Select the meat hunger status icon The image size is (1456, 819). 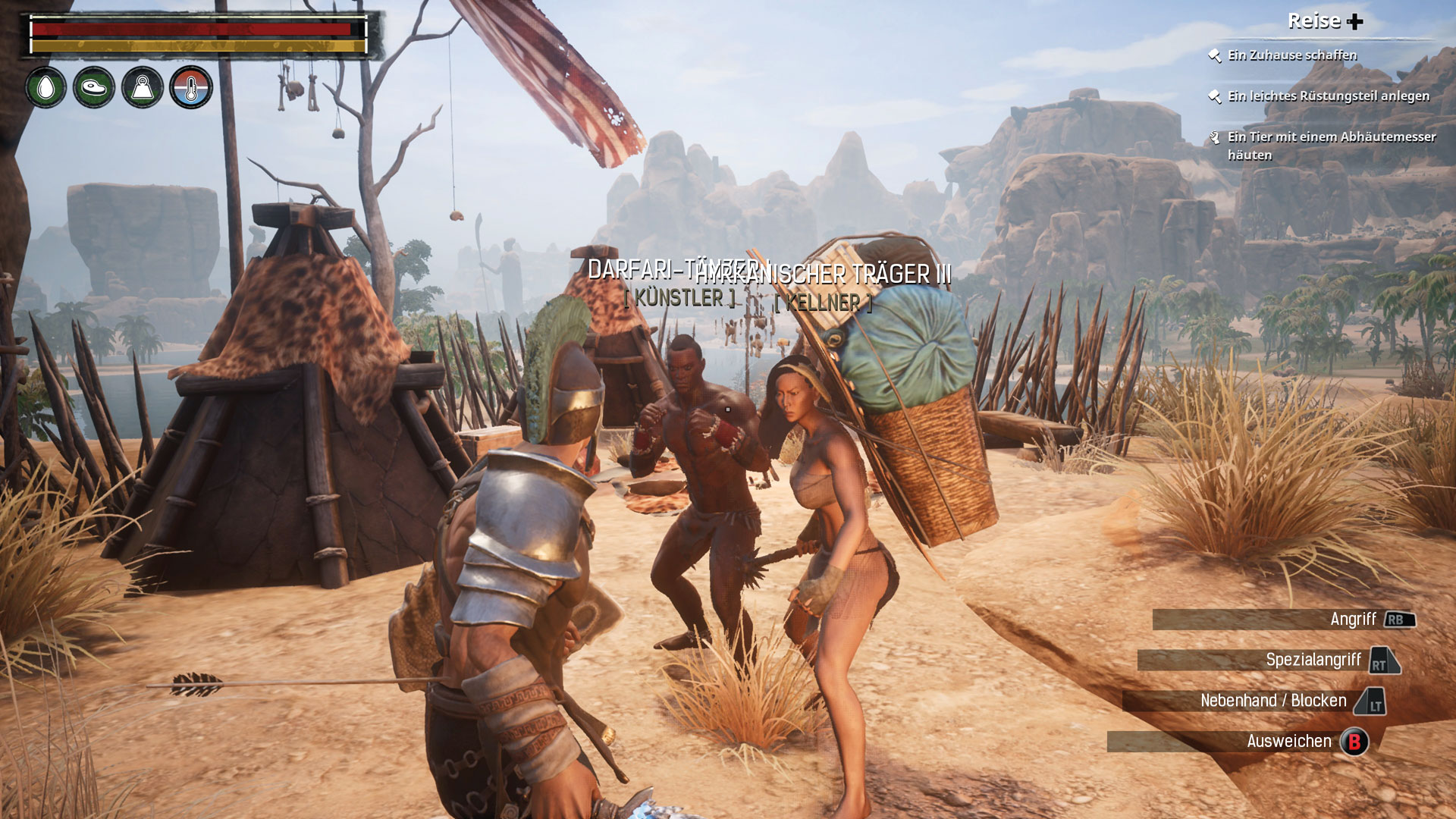pyautogui.click(x=94, y=88)
